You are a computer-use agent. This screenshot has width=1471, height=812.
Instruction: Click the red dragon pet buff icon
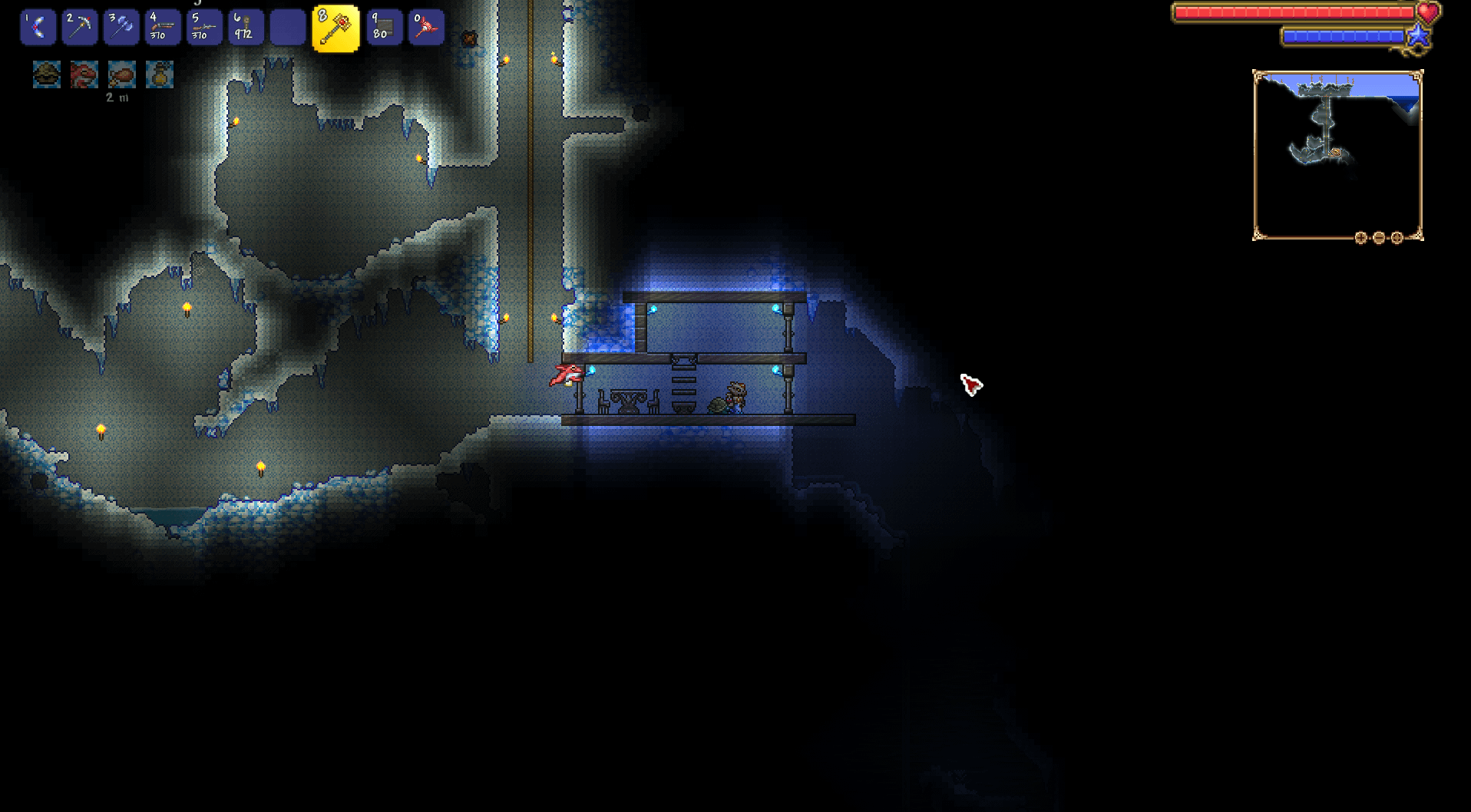84,74
